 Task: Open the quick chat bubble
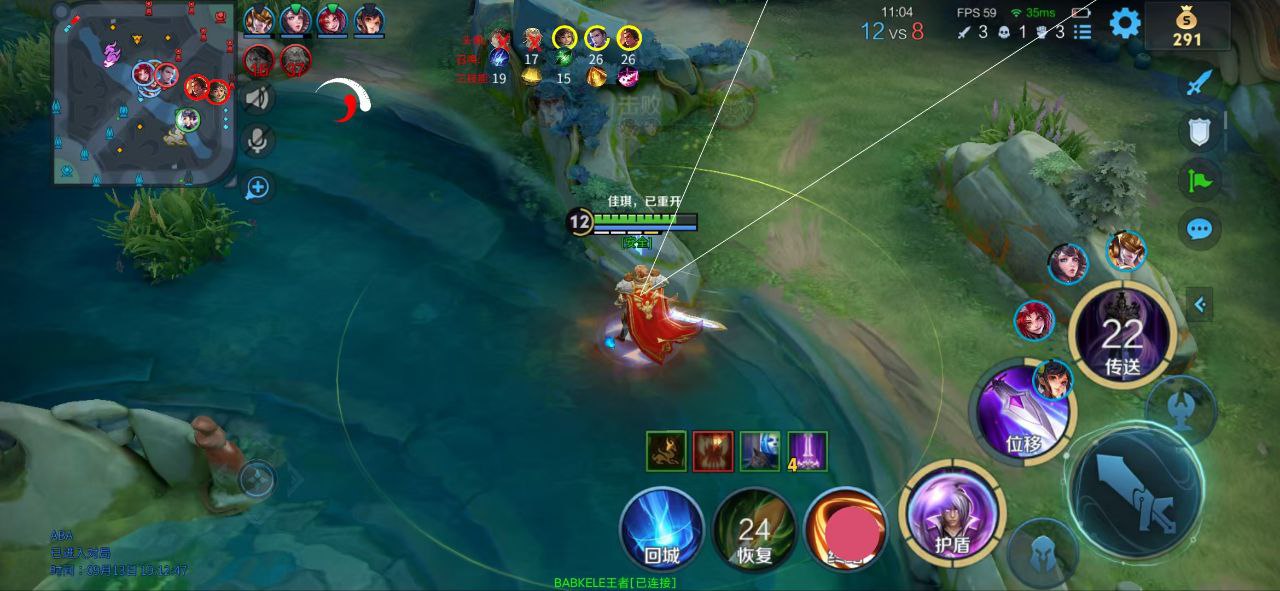point(1199,229)
